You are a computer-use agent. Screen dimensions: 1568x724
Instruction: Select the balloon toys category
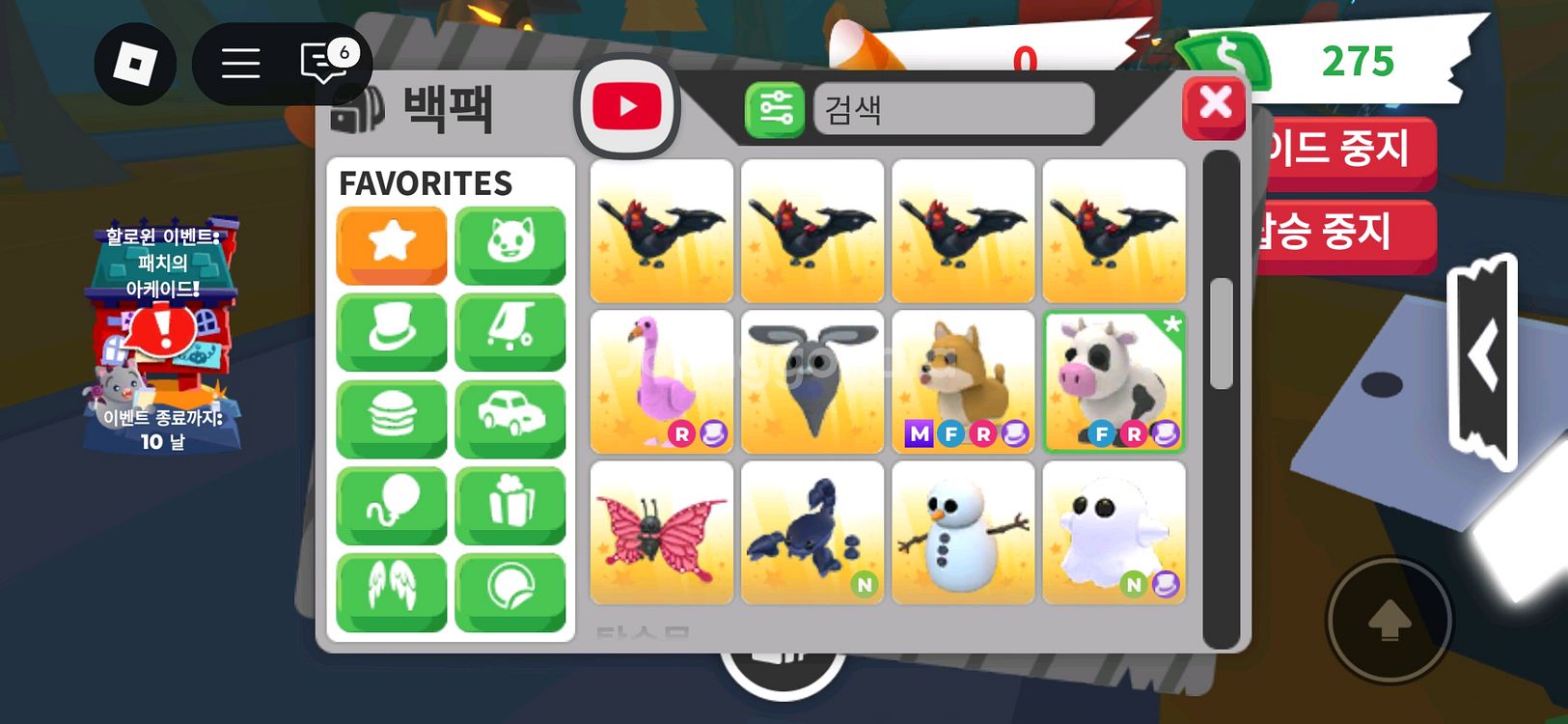391,505
